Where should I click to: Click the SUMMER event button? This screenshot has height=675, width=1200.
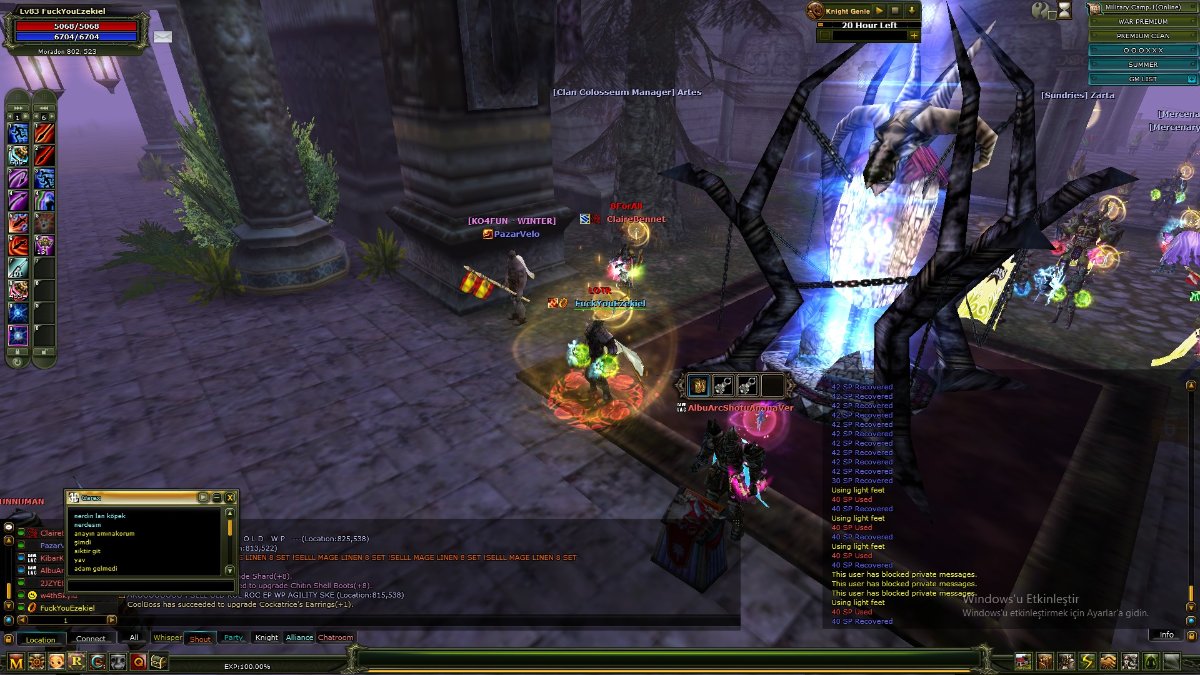(1142, 64)
